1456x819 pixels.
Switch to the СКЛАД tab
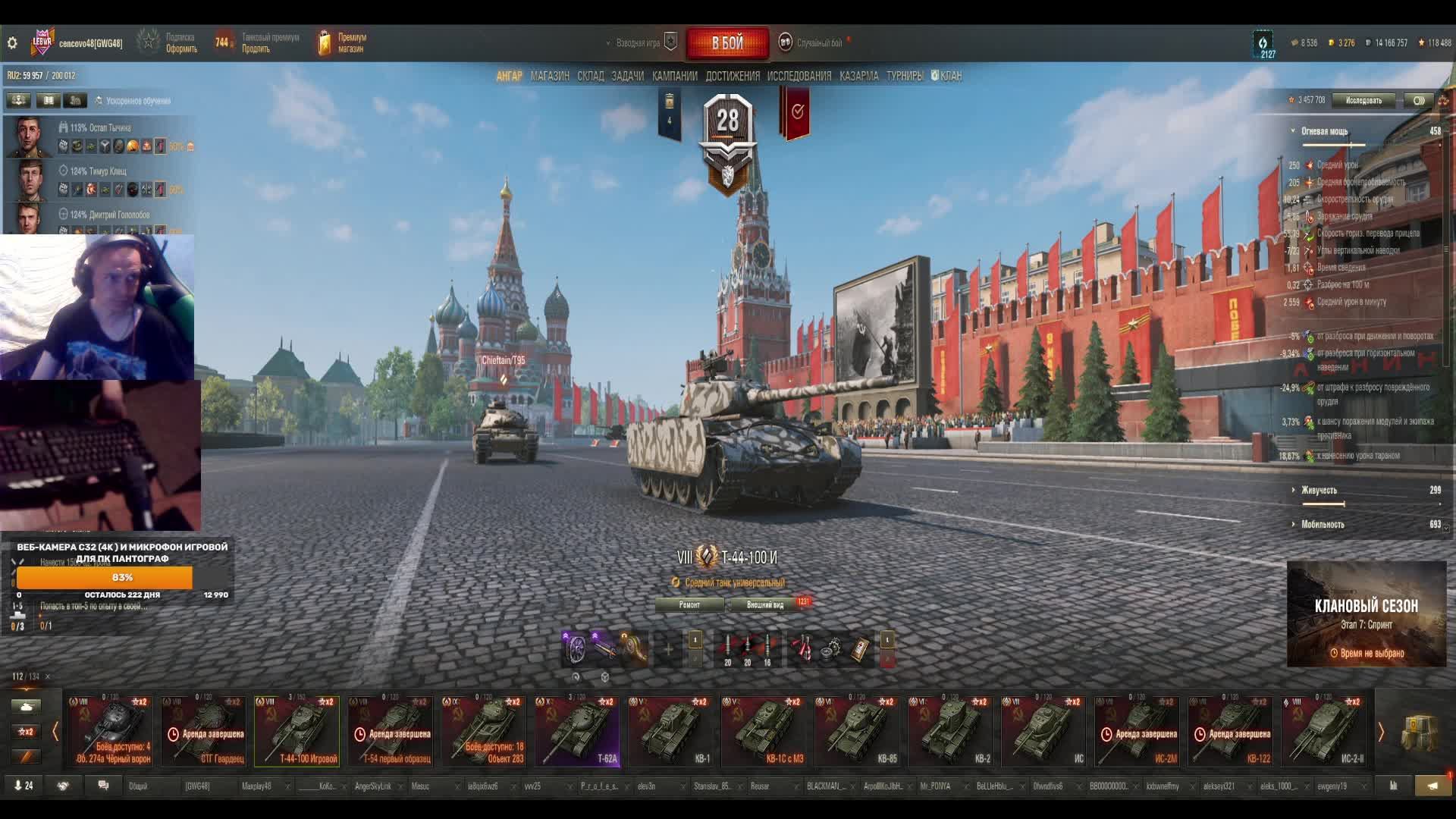coord(590,76)
